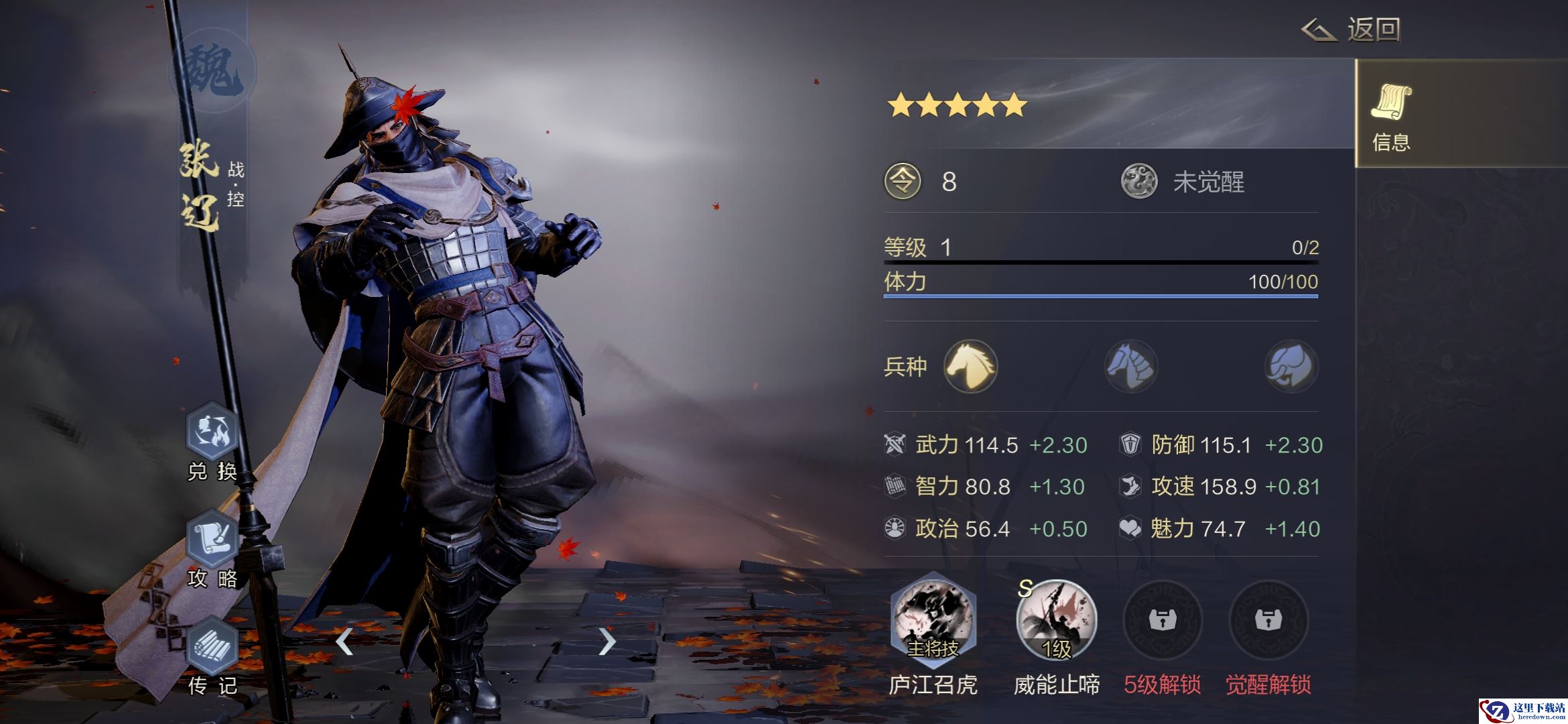Viewport: 1568px width, 724px height.
Task: Show the next general with right arrow
Action: tap(606, 642)
